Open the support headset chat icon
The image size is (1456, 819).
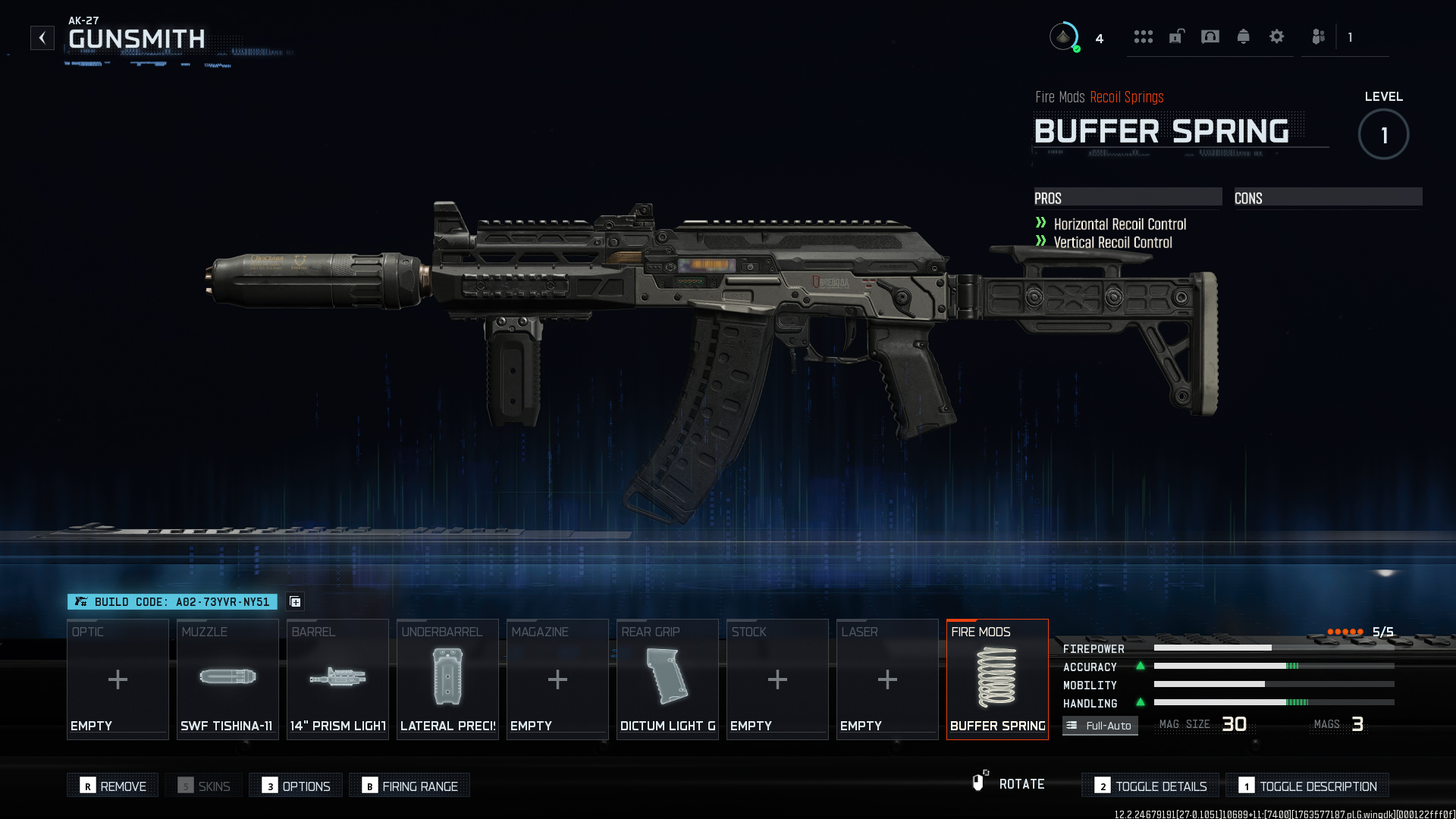point(1210,36)
